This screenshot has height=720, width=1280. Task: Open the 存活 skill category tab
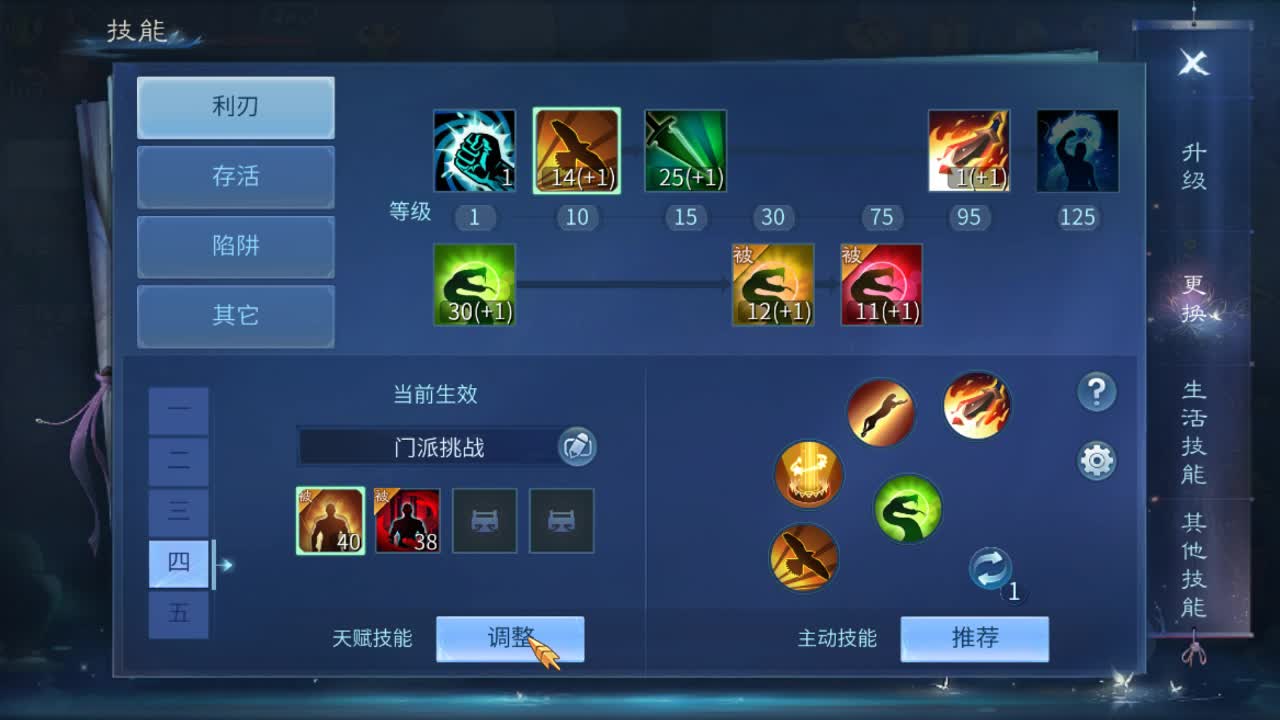pos(235,177)
